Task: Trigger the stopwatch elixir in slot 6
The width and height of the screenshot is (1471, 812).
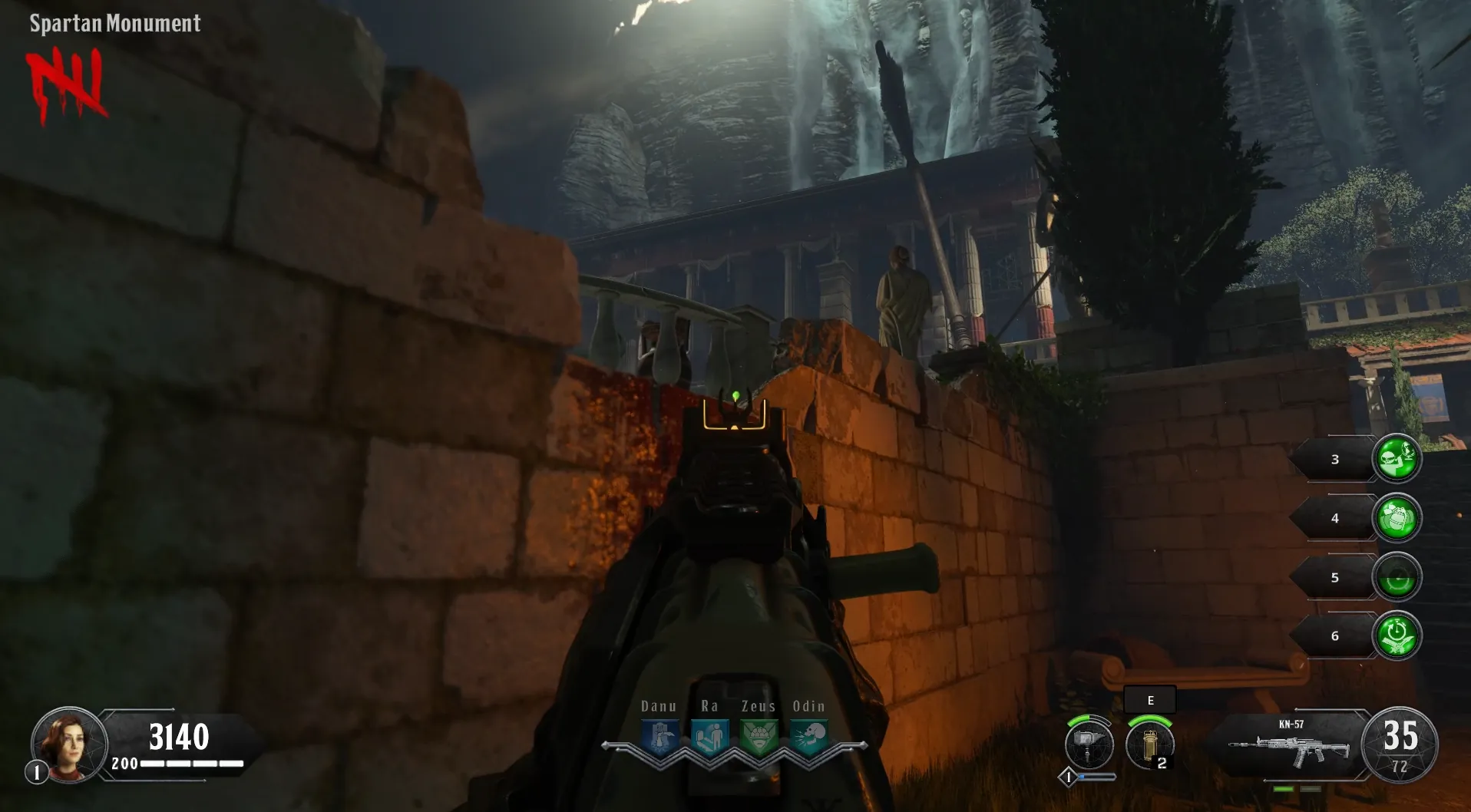Action: pyautogui.click(x=1397, y=636)
